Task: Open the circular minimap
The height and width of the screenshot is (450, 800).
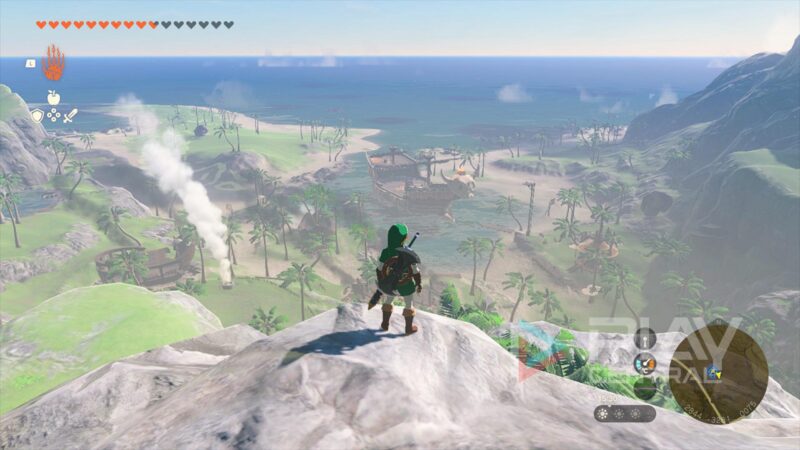Action: click(x=718, y=374)
